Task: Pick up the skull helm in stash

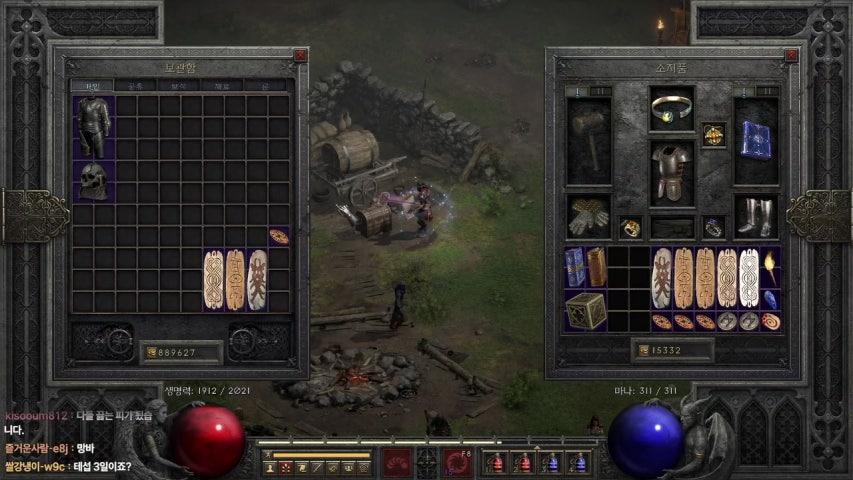Action: tap(93, 181)
